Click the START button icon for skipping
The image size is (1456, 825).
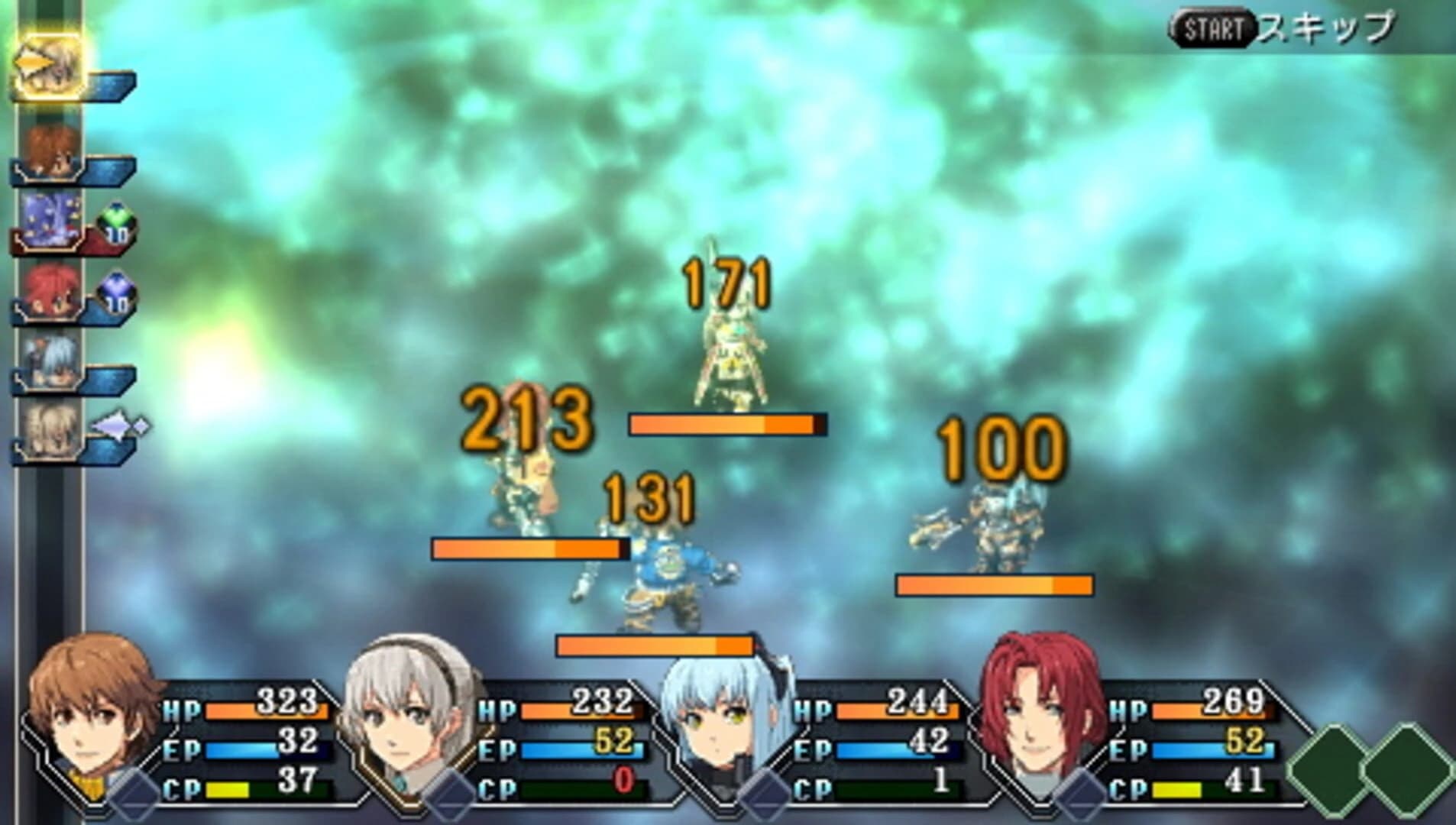[x=1213, y=29]
